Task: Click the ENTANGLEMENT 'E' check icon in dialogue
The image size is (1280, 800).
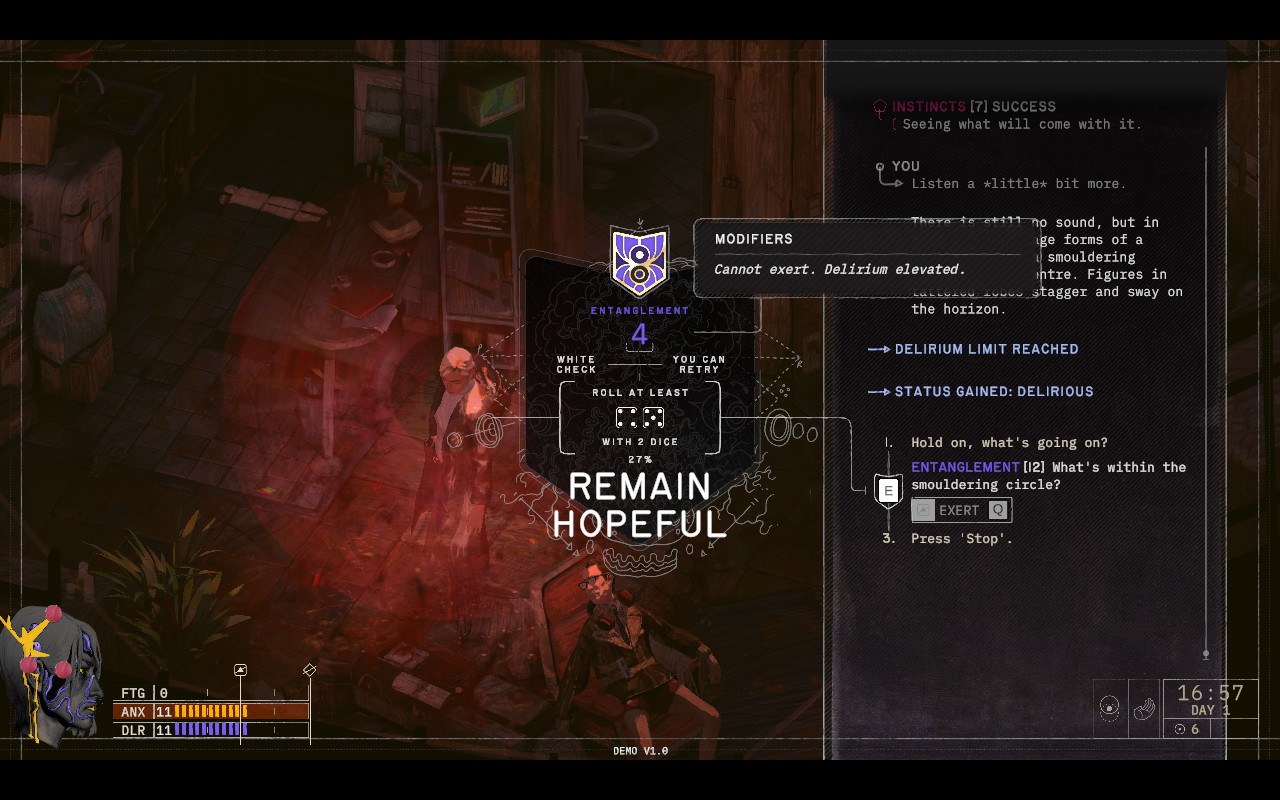Action: (x=888, y=489)
